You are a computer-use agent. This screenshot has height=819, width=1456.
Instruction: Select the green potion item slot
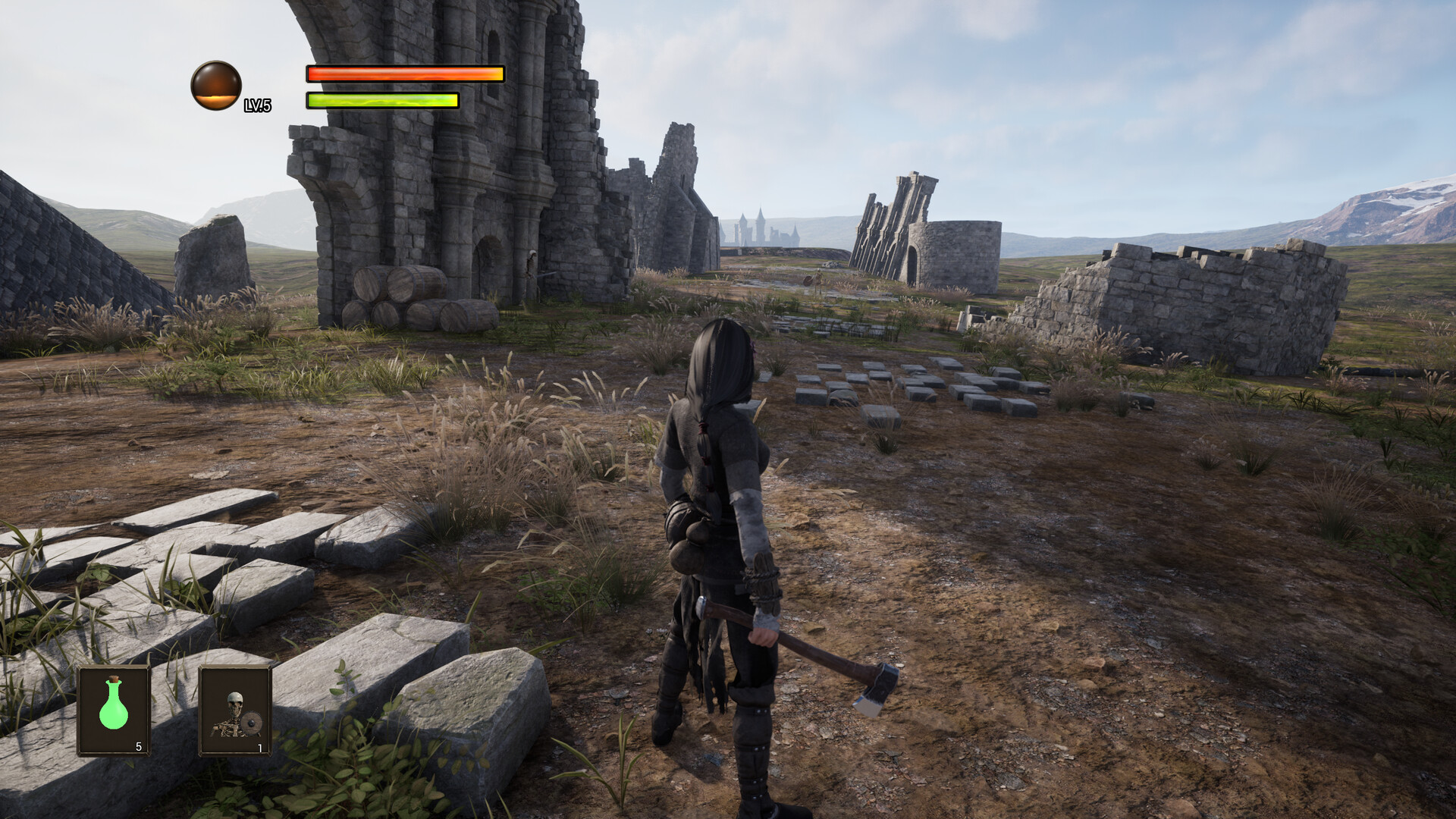click(114, 711)
